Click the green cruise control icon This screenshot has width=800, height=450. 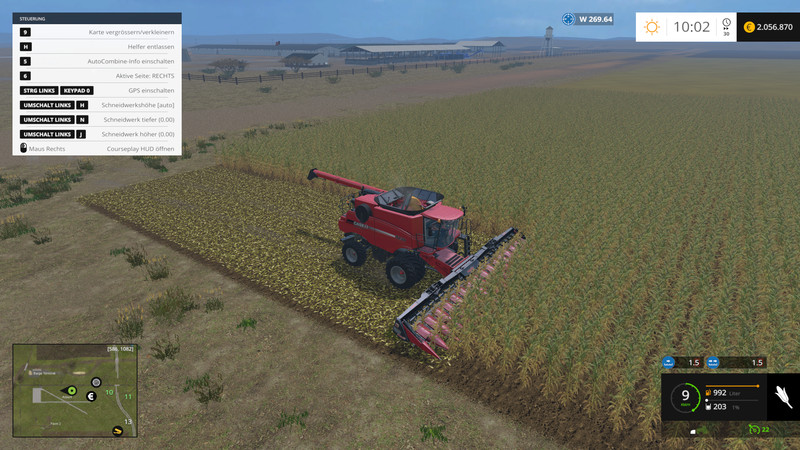click(754, 429)
